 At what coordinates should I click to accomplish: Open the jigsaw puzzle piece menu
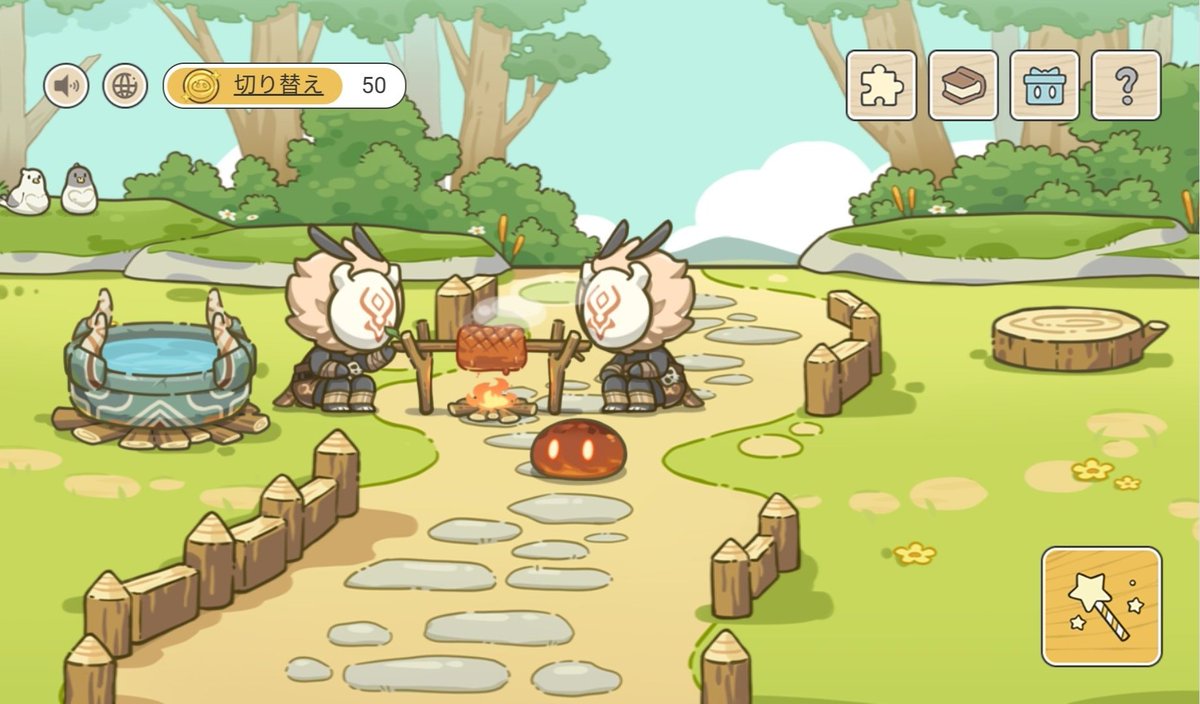point(881,86)
